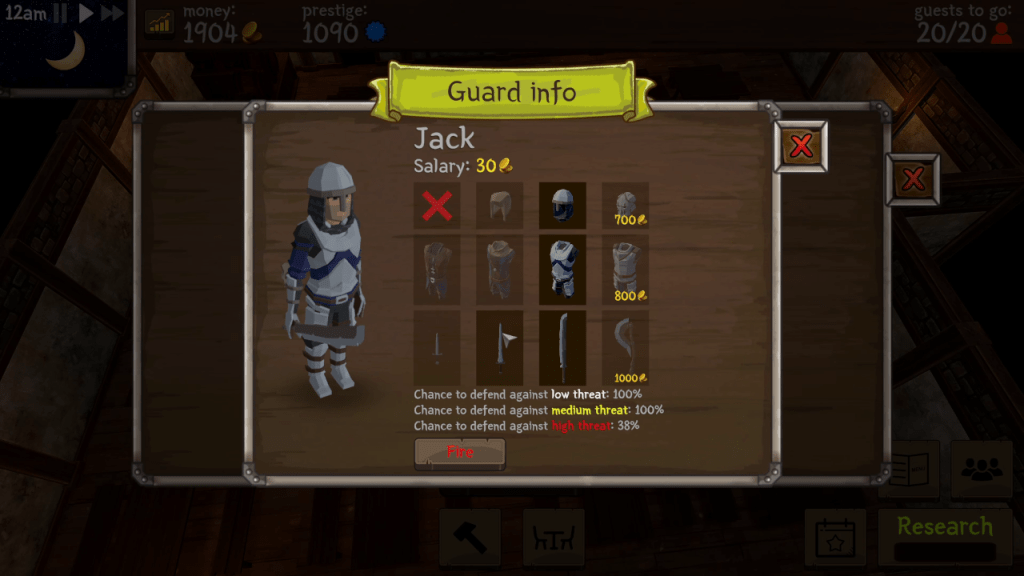This screenshot has width=1024, height=576.
Task: Open the hammer build menu
Action: coord(469,537)
